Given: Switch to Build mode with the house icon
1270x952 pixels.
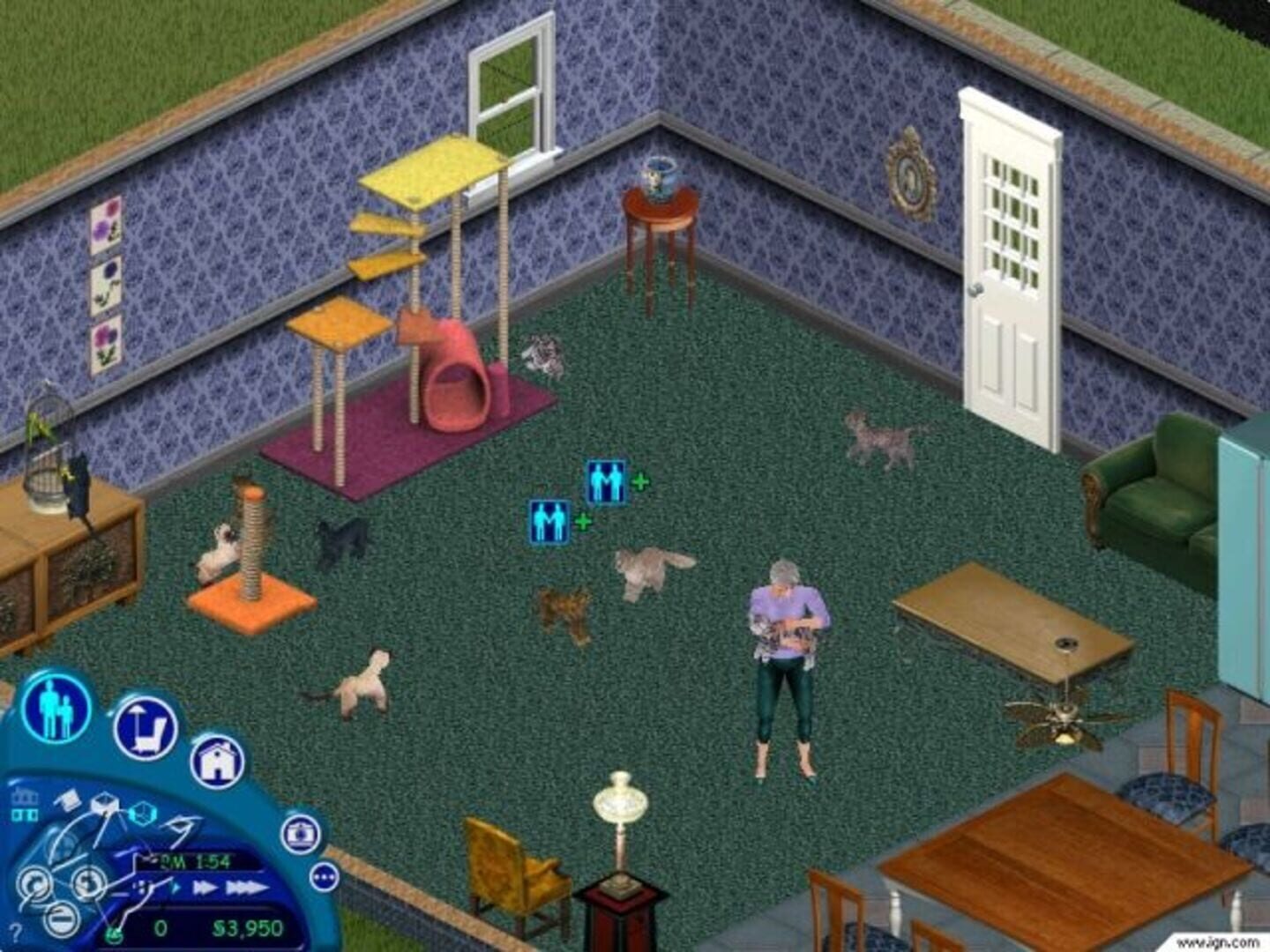Looking at the screenshot, I should (x=218, y=762).
